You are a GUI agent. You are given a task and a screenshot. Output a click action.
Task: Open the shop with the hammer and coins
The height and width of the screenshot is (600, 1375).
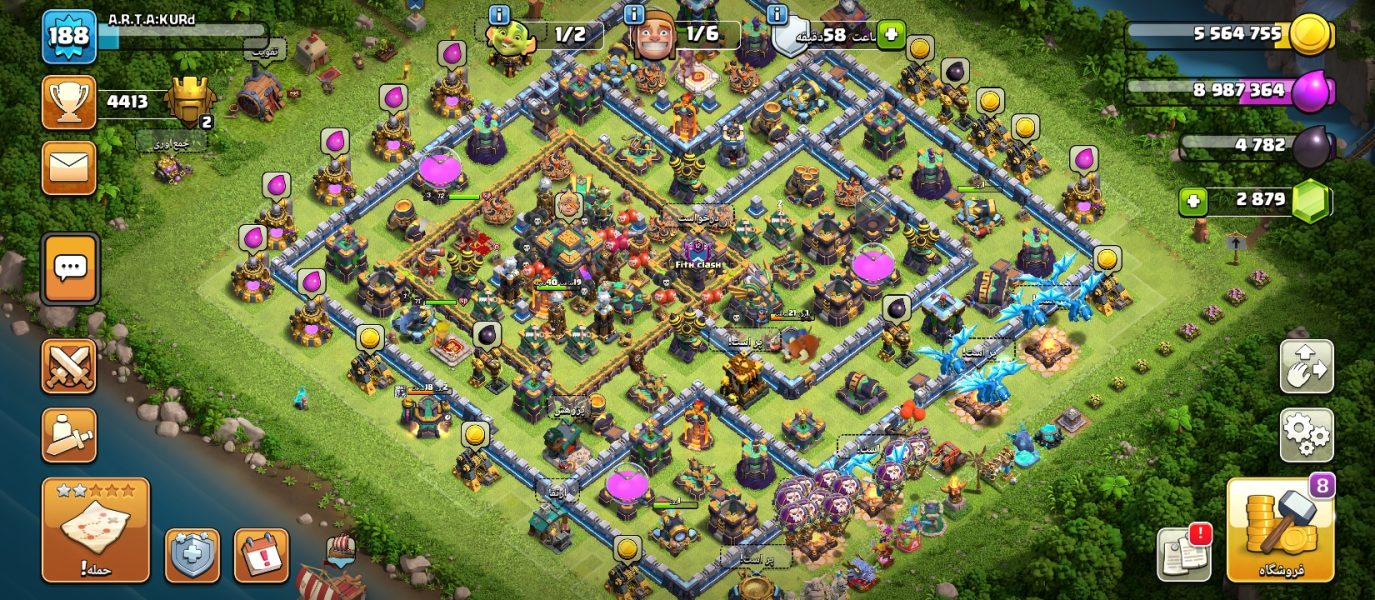coord(1280,530)
